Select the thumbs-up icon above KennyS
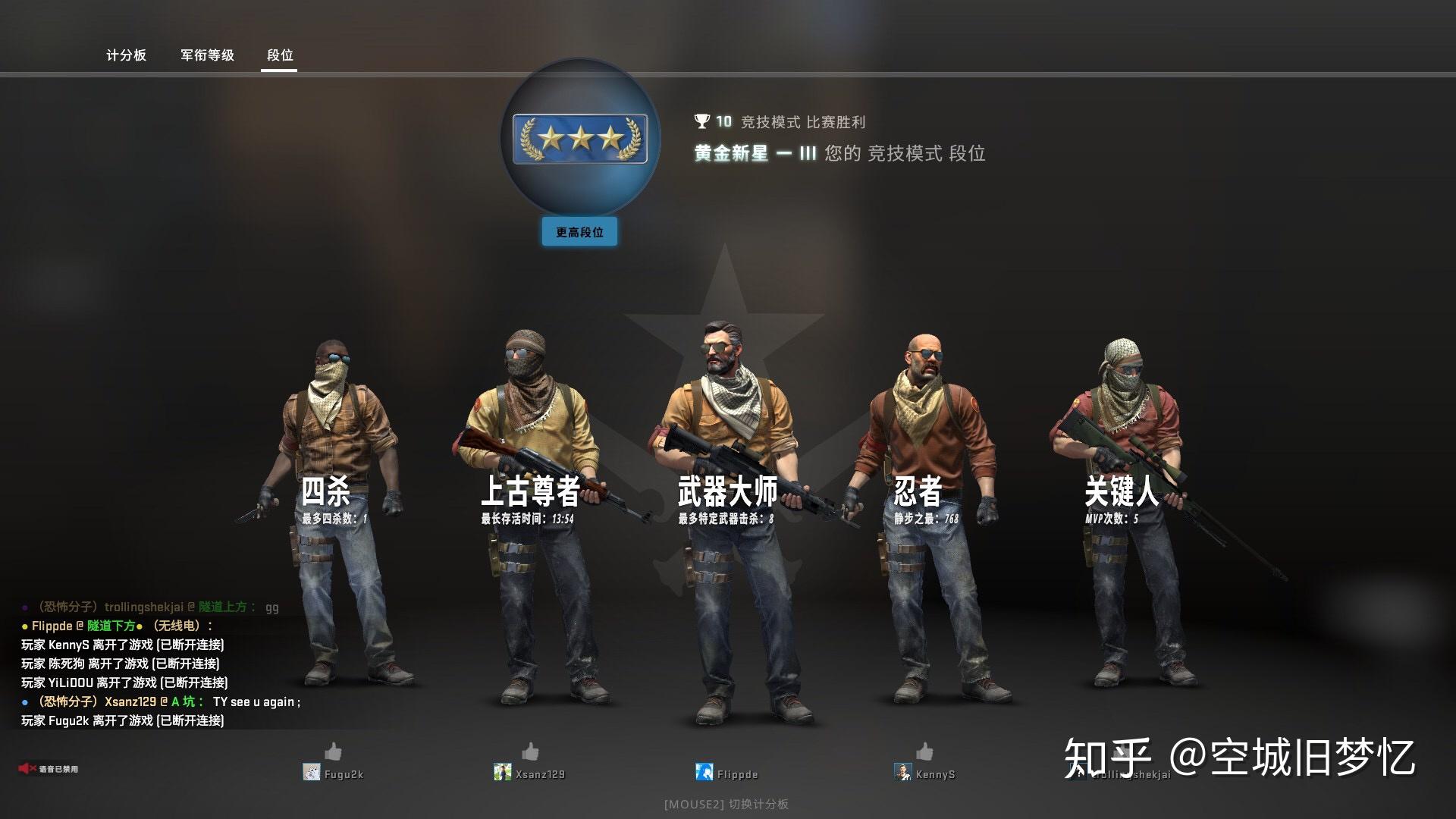1456x819 pixels. (924, 753)
